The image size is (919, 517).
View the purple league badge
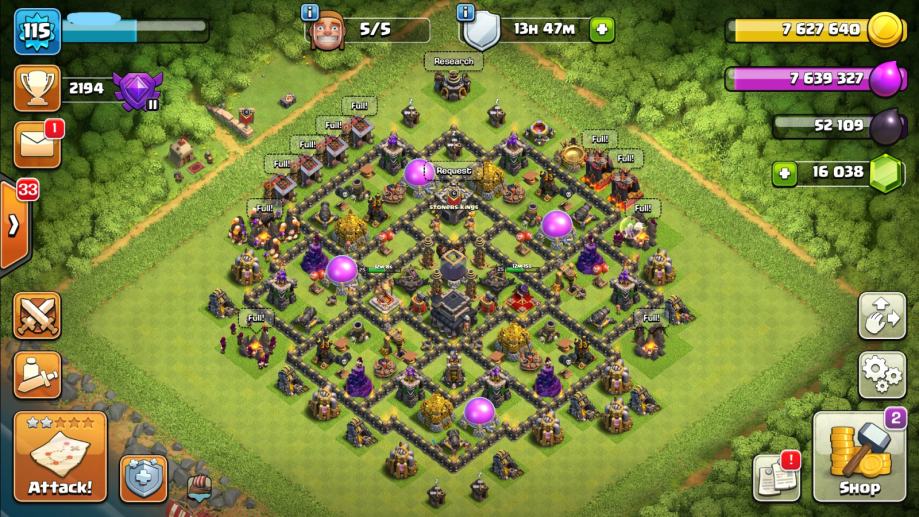135,90
